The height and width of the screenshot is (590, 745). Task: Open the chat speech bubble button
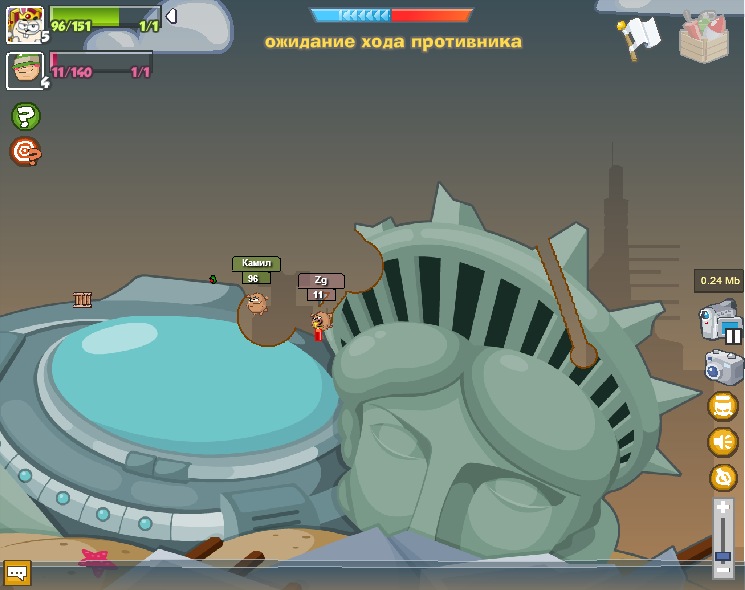(x=17, y=572)
